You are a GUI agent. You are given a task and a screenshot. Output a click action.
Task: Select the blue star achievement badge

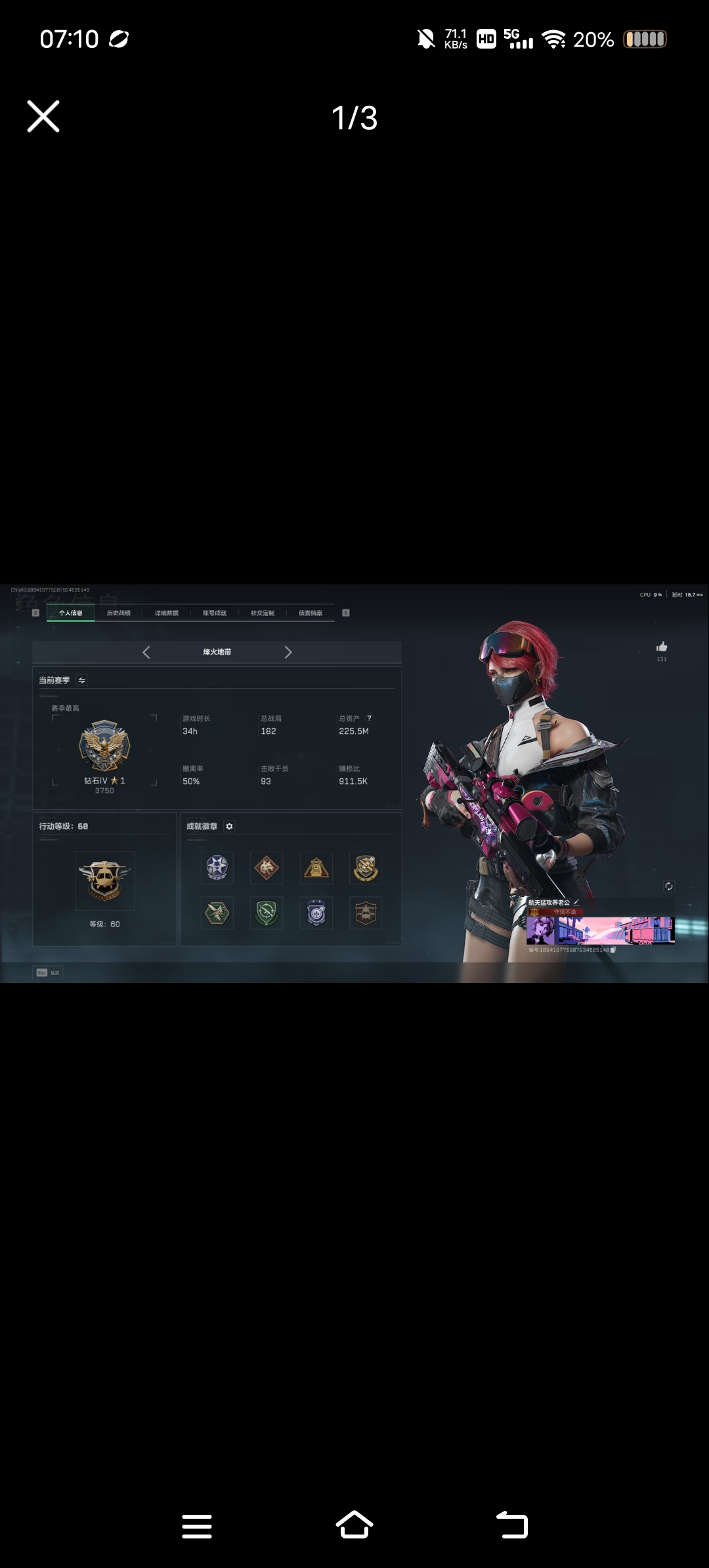coord(217,867)
